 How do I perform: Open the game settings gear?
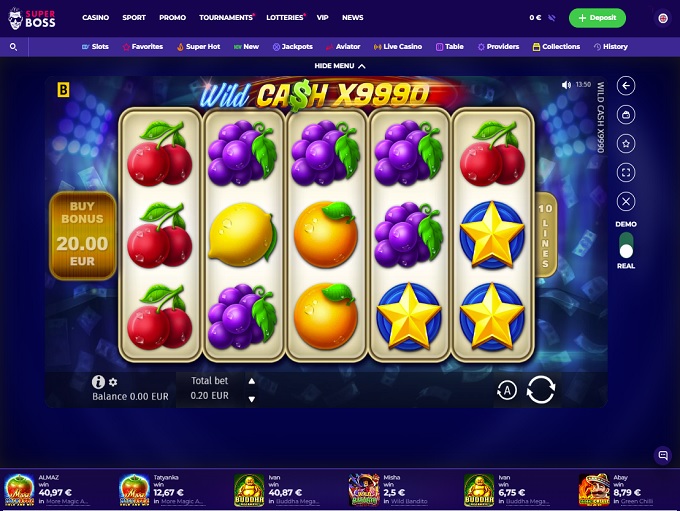[113, 382]
